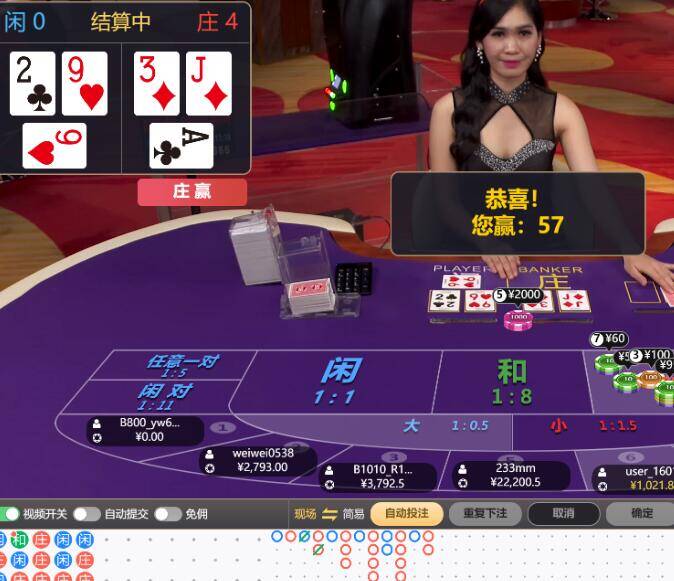Viewport: 674px width, 581px height.
Task: Toggle the 免佣 commission-free option
Action: pos(166,514)
